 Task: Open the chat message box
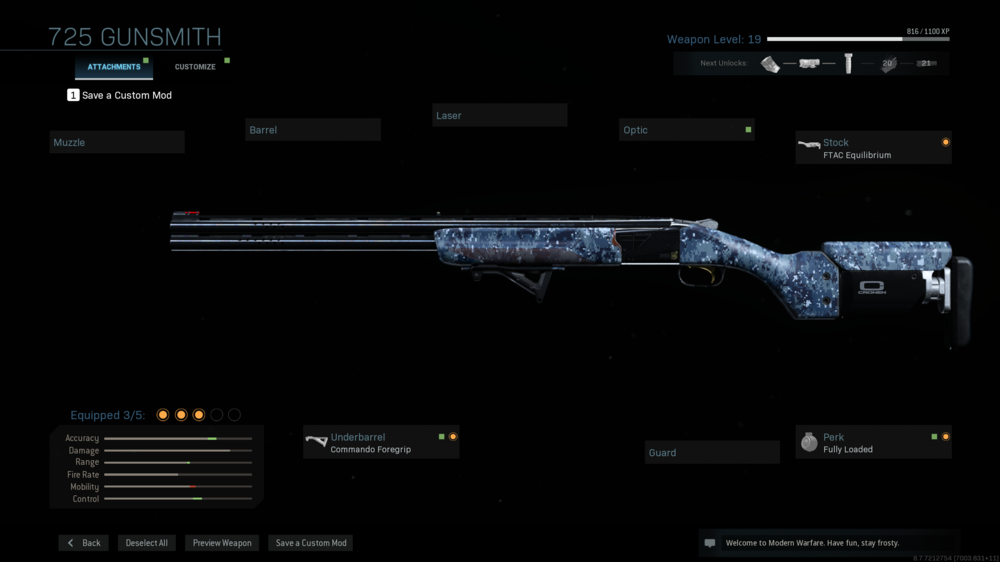(710, 543)
